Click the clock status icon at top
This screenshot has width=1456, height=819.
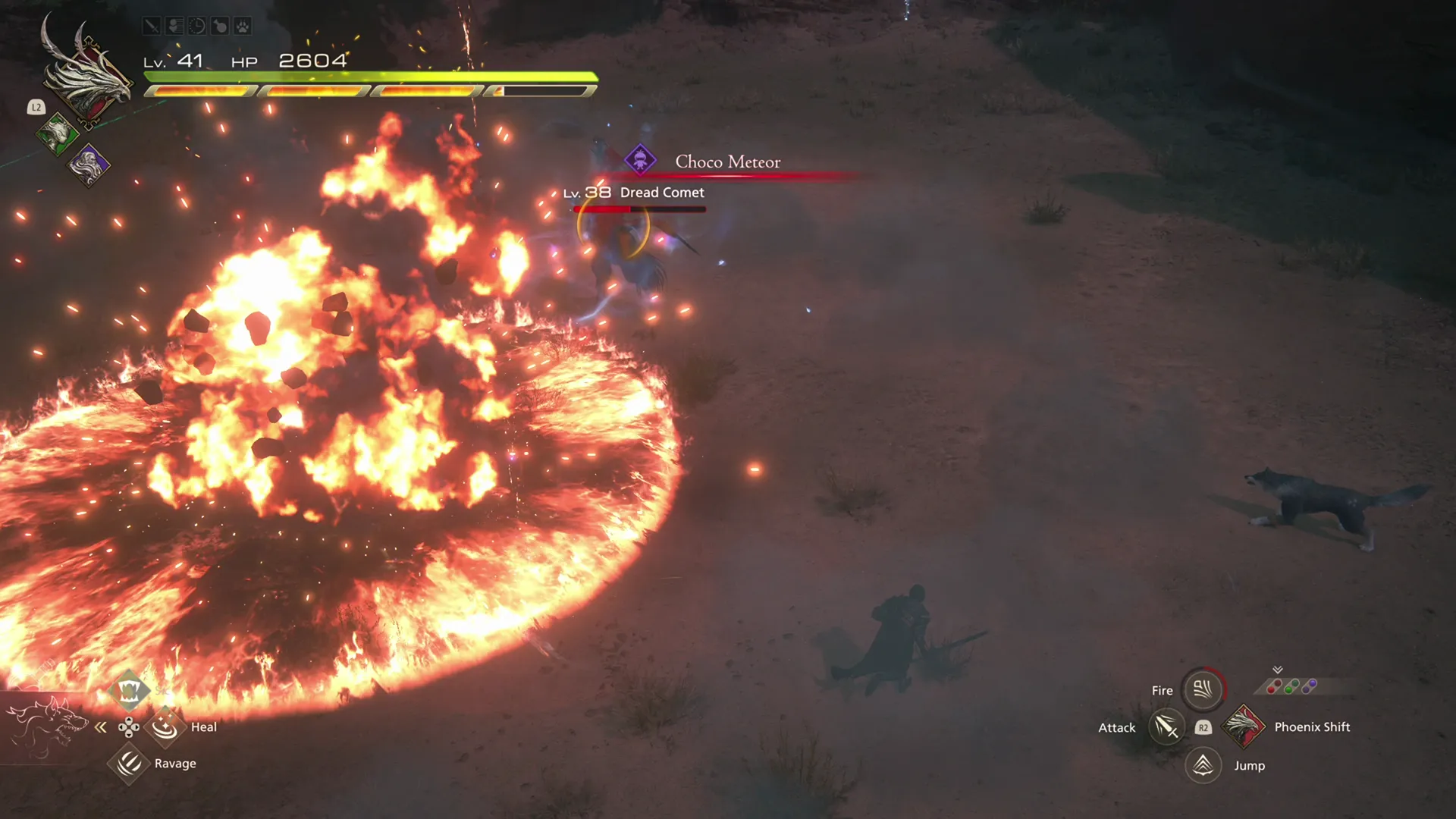[x=196, y=27]
